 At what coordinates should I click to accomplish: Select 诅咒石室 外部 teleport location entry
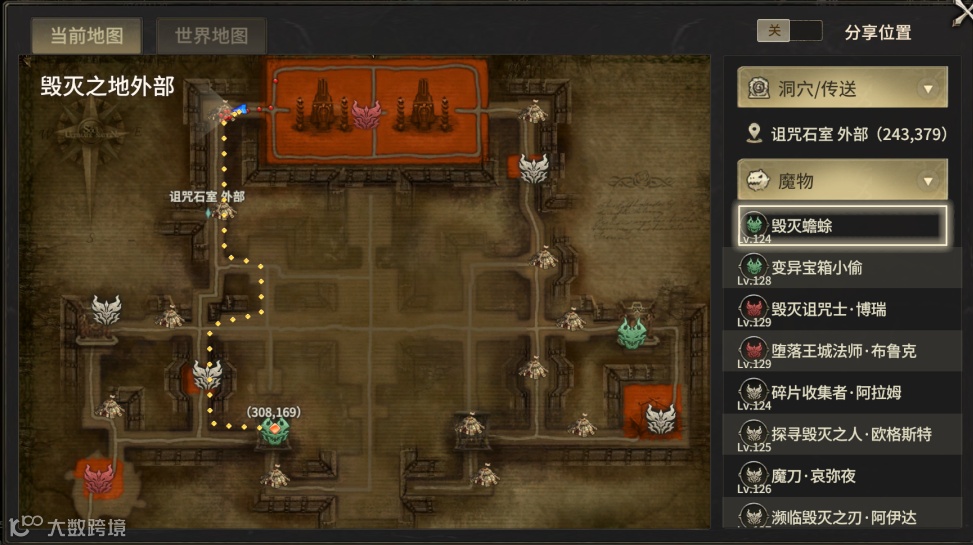coord(846,134)
